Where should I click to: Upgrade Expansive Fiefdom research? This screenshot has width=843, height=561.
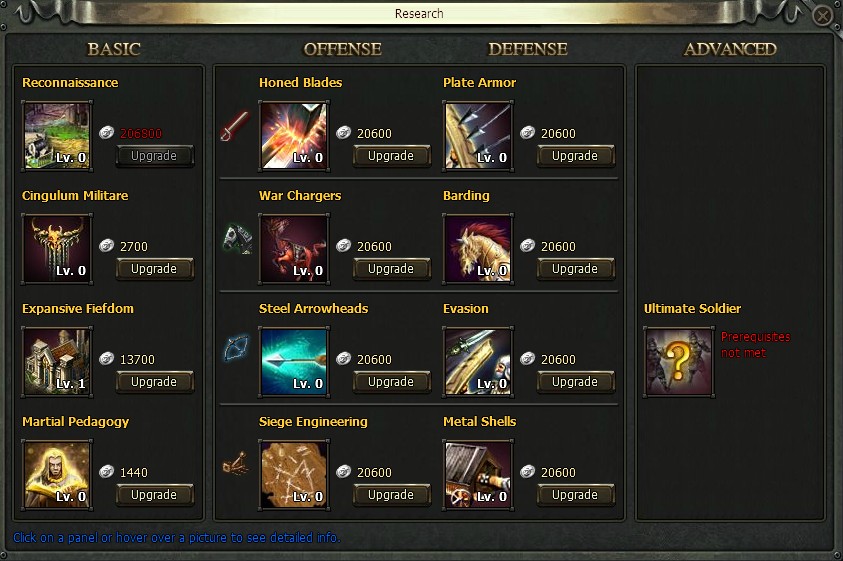[x=155, y=382]
